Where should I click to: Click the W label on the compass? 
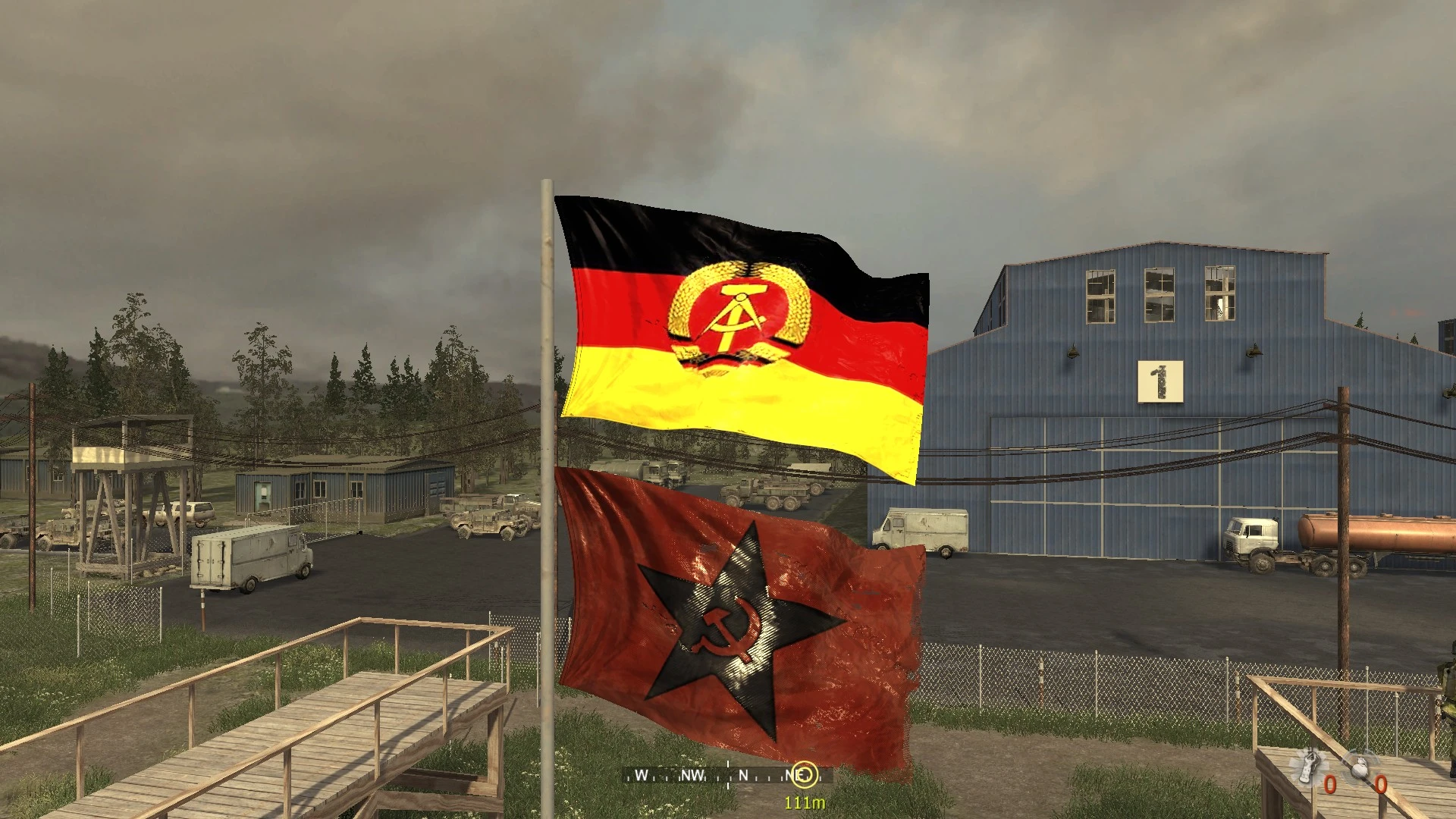tap(642, 776)
